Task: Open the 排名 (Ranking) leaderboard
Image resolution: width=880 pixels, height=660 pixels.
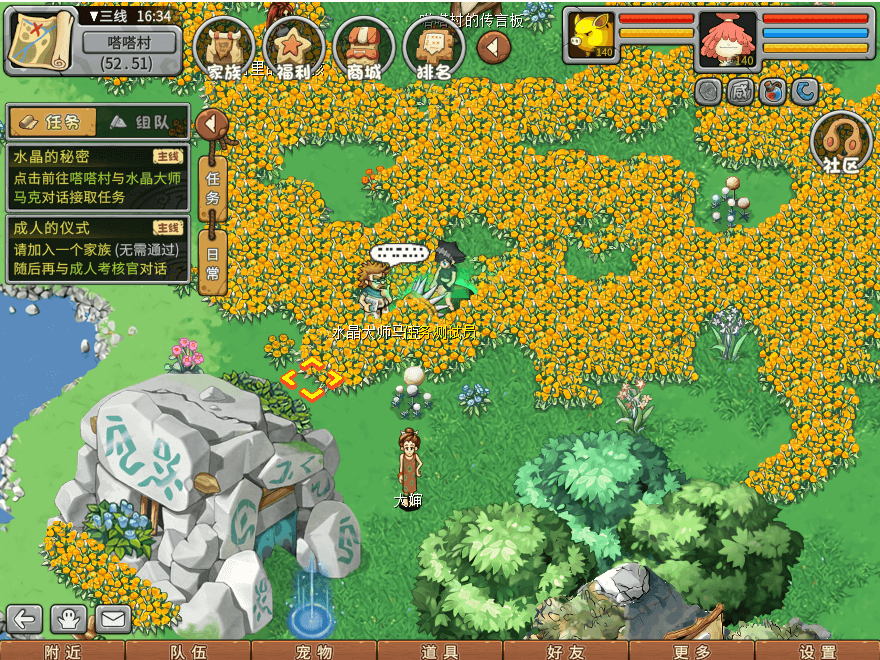Action: [433, 47]
